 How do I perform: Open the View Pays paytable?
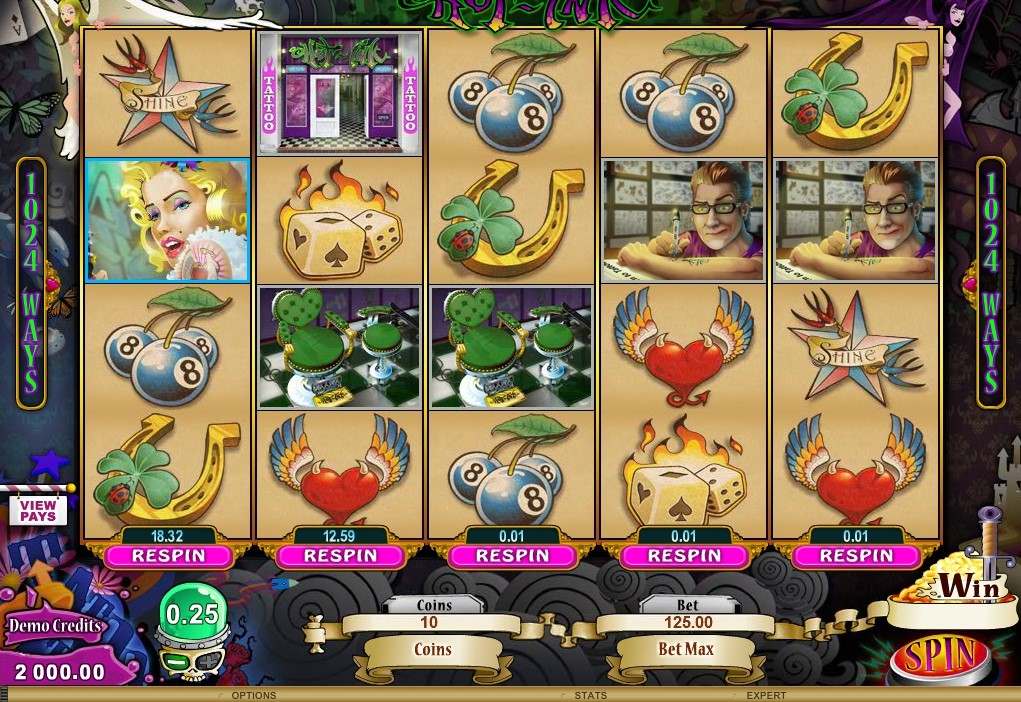tap(38, 510)
